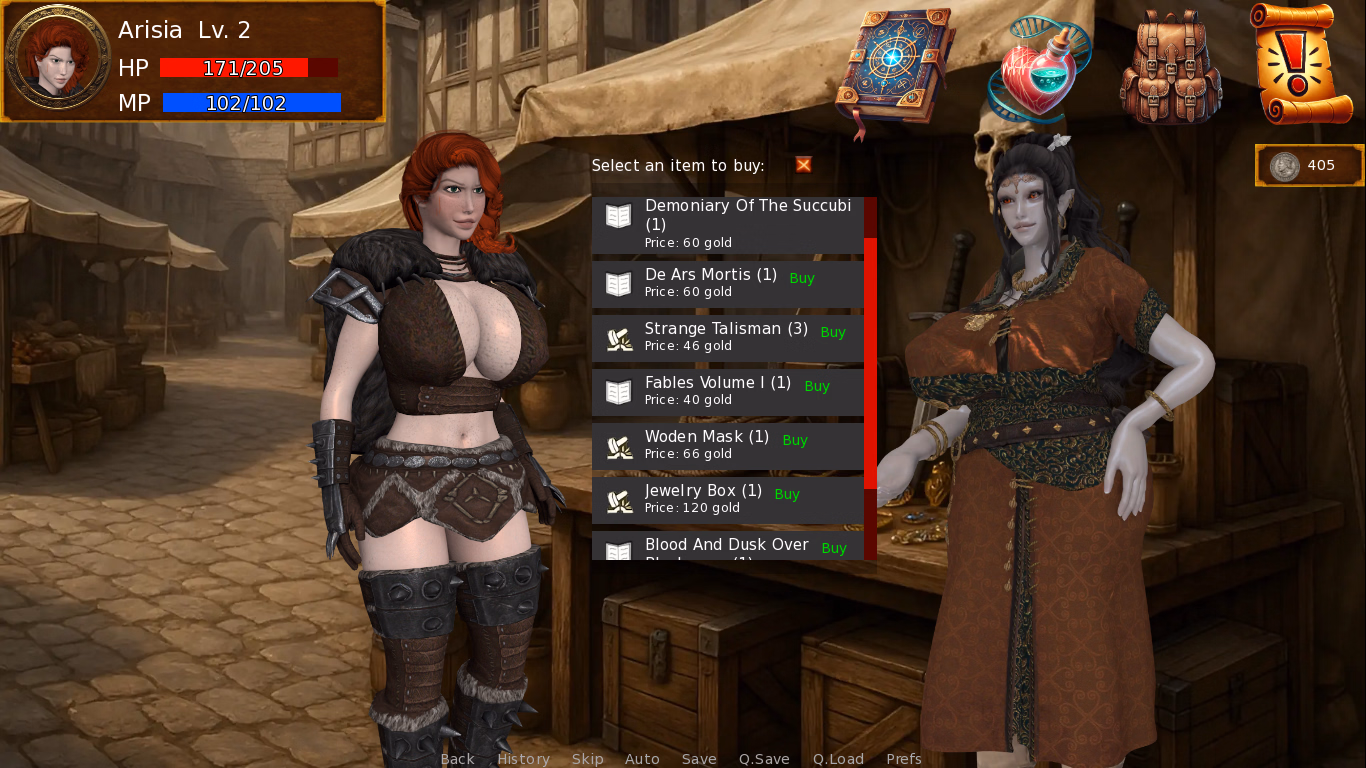Buy the De Ars Mortis book
Viewport: 1366px width, 768px height.
point(801,279)
